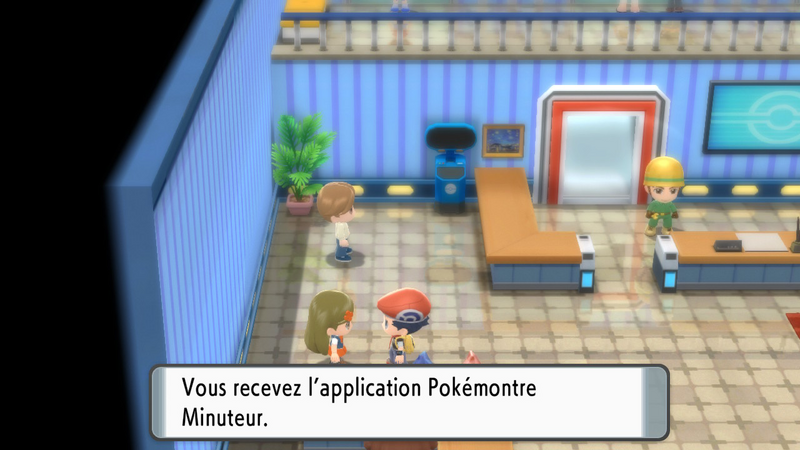Advance the Pokémontre Minuteur dialogue box
Image resolution: width=800 pixels, height=450 pixels.
(x=409, y=402)
